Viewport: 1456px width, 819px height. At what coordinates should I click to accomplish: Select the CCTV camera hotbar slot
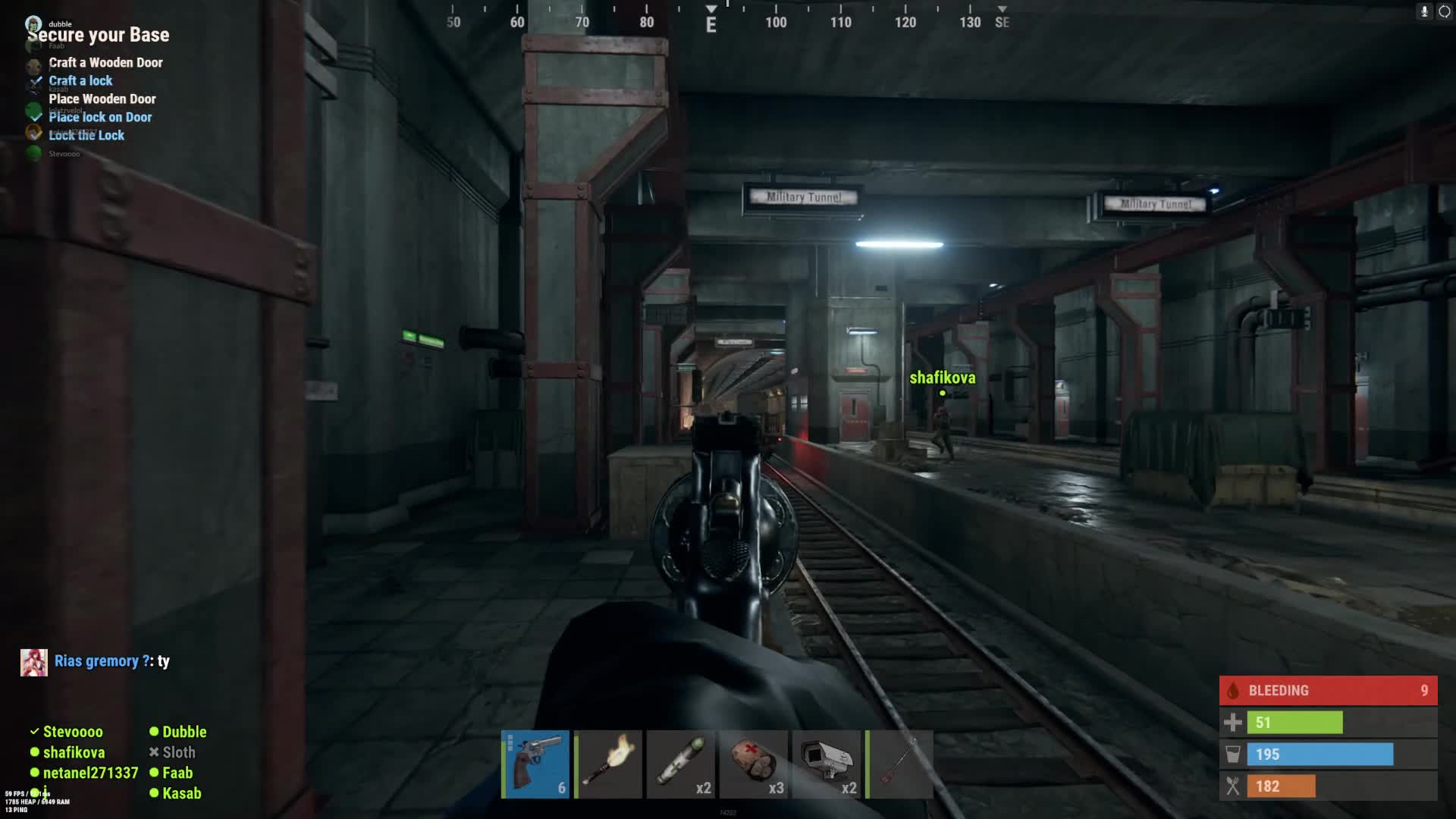pyautogui.click(x=827, y=764)
